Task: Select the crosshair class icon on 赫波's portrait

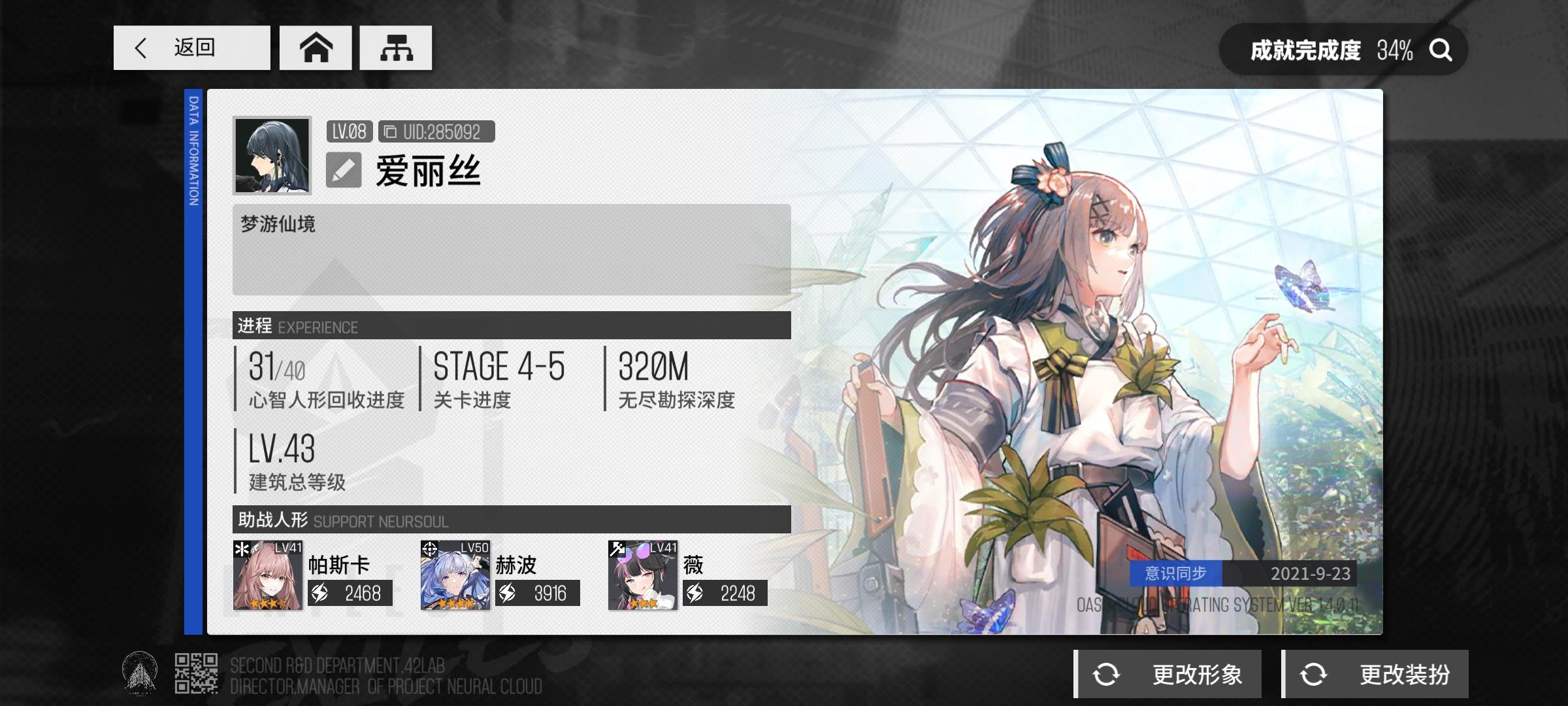Action: coord(429,549)
